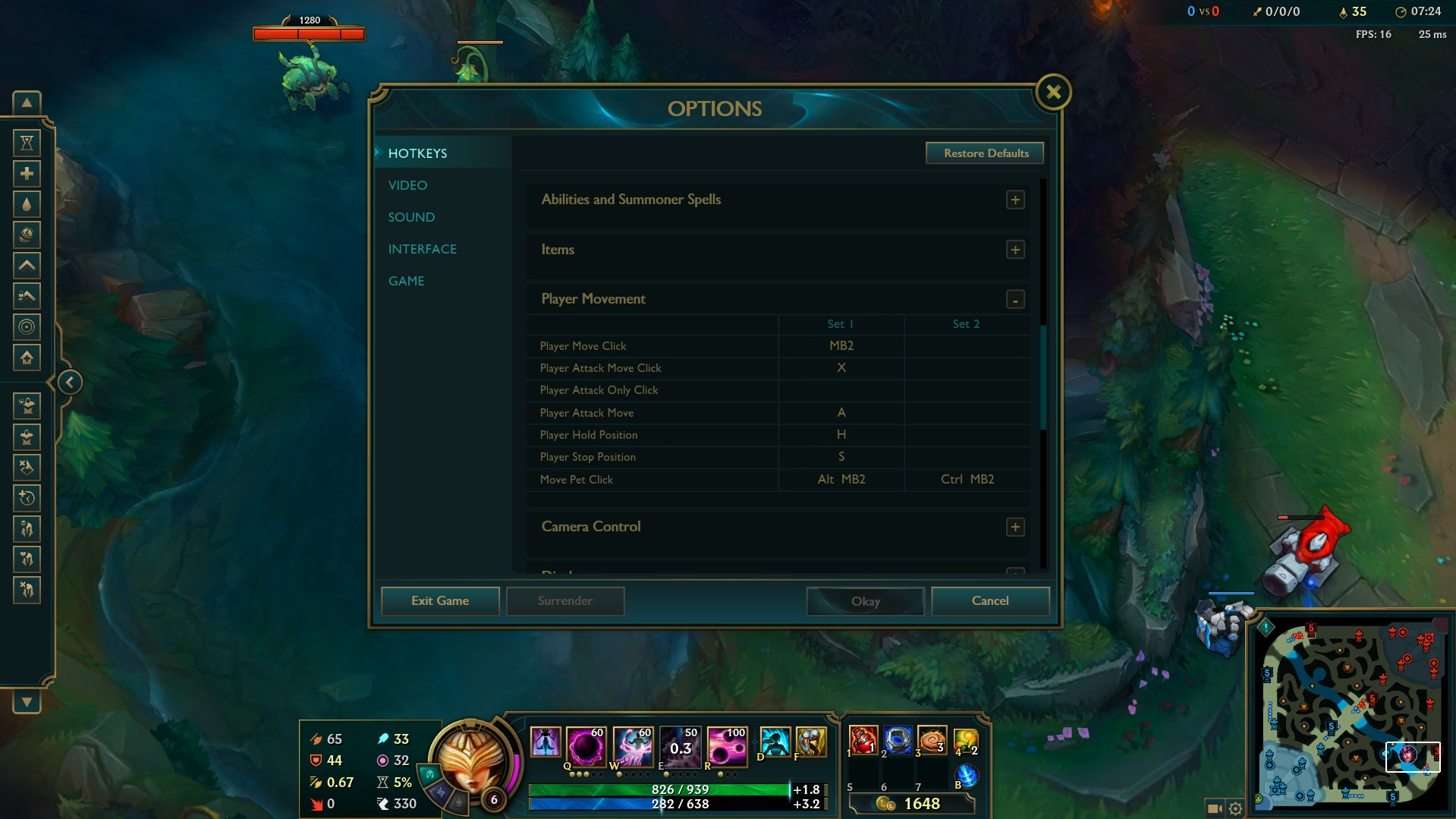Confirm settings with Okay
This screenshot has width=1456, height=819.
(865, 601)
